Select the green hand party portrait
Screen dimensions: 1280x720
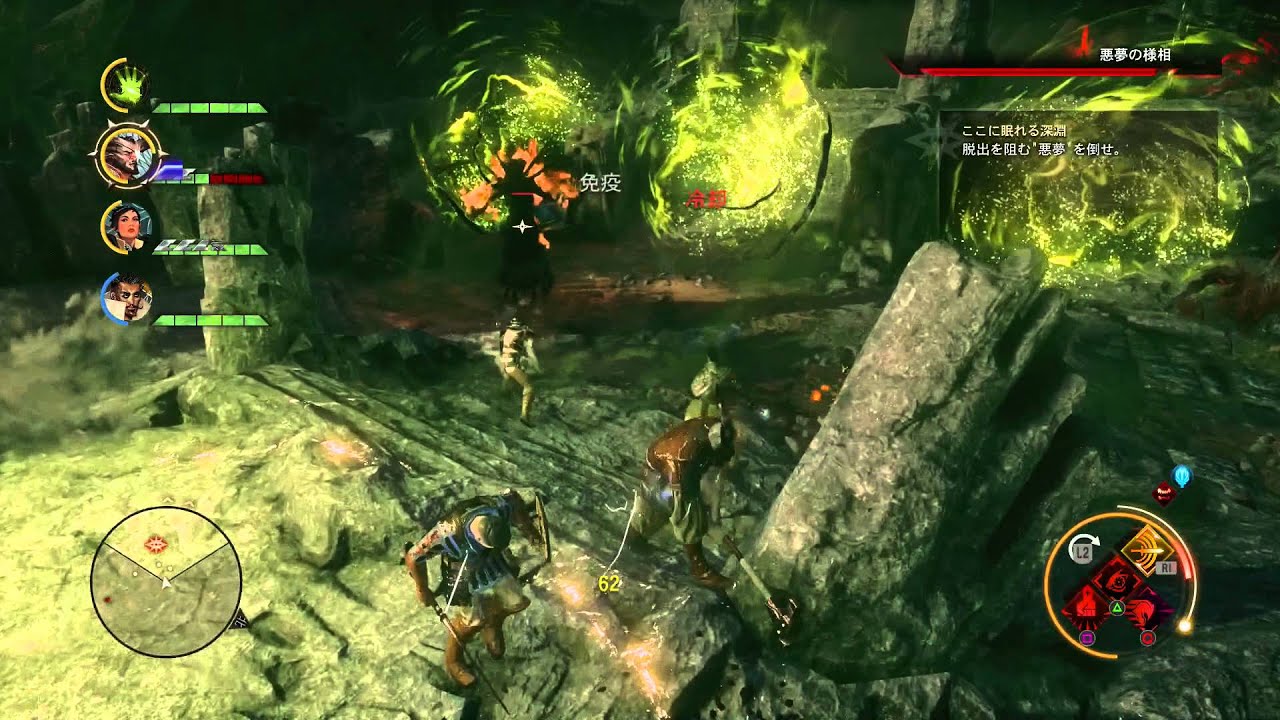pos(125,87)
